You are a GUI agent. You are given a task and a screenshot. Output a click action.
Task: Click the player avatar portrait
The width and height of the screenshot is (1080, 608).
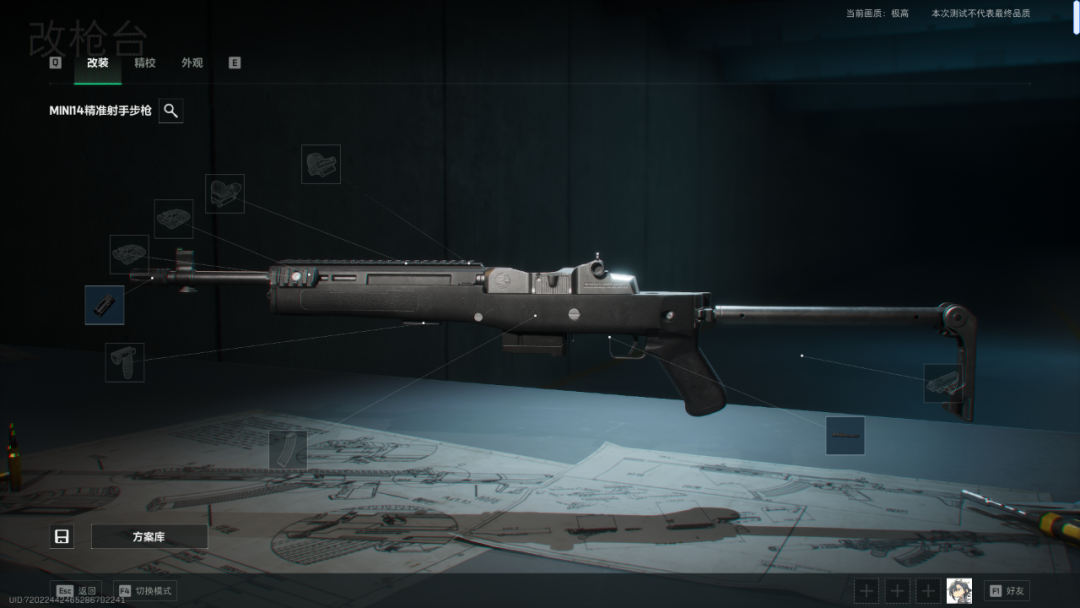(959, 591)
